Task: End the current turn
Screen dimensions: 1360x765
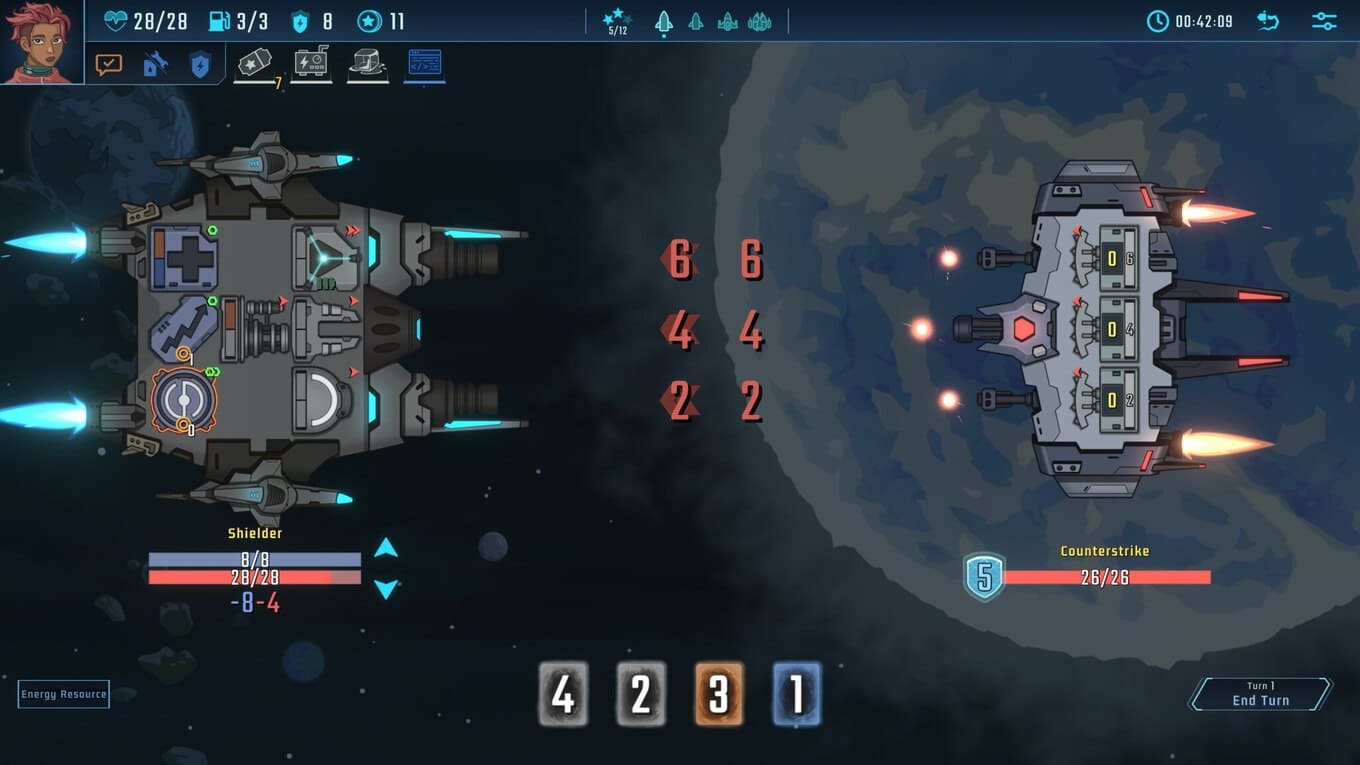Action: click(1260, 694)
